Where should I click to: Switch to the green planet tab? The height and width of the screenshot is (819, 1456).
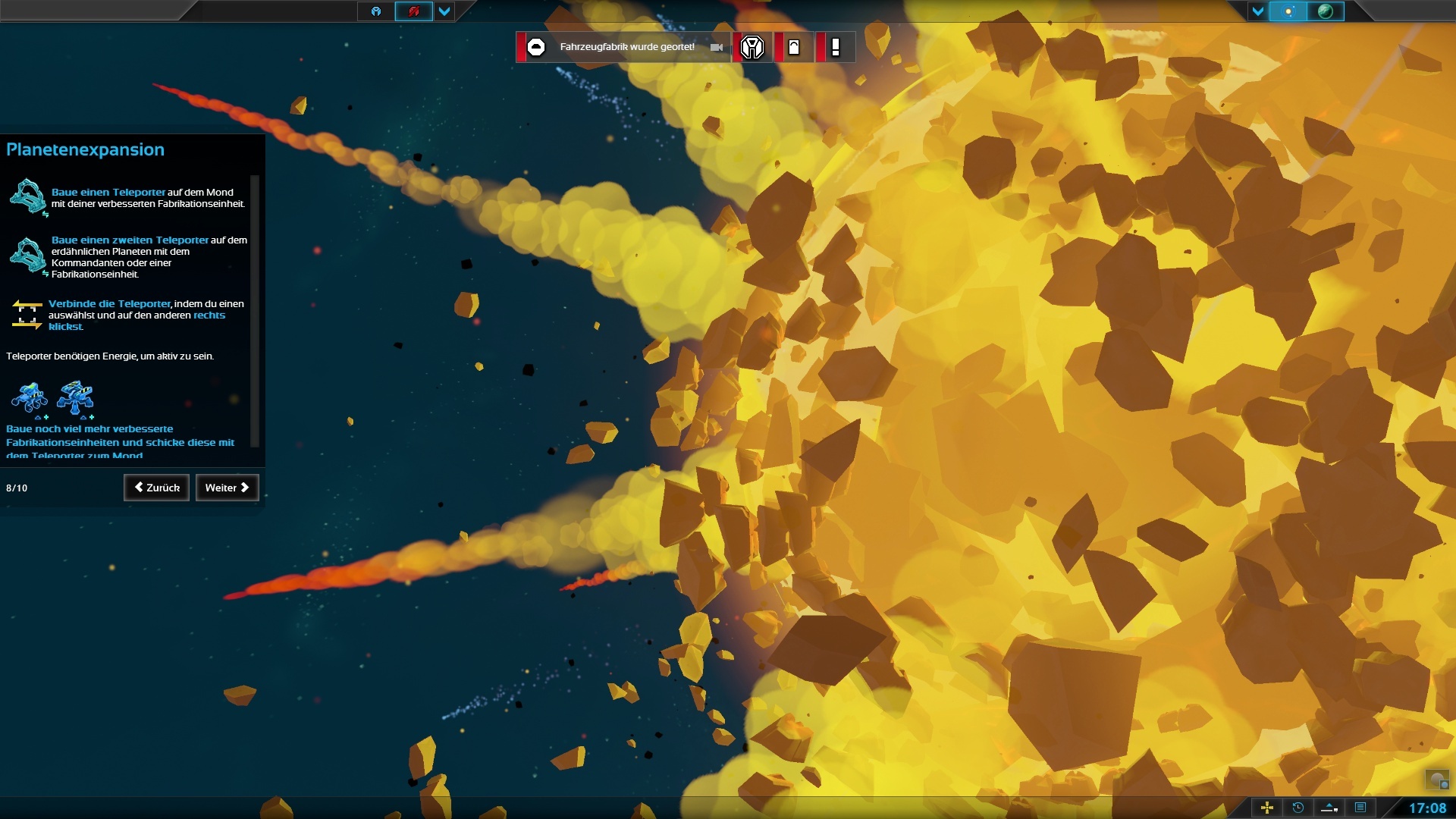pyautogui.click(x=1326, y=12)
